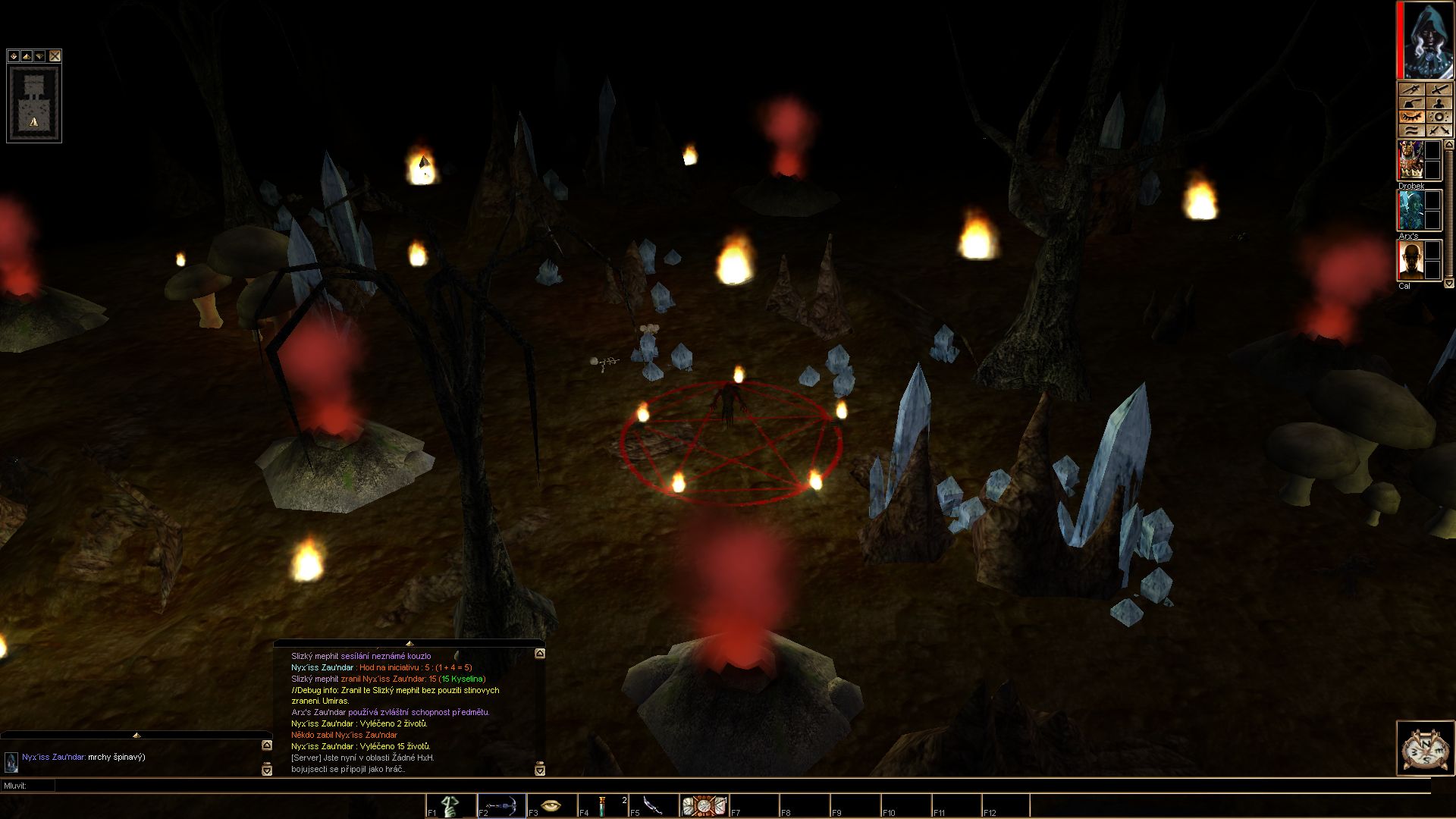Image resolution: width=1456 pixels, height=819 pixels.
Task: Open the hooded drow character portrait
Action: (1426, 40)
